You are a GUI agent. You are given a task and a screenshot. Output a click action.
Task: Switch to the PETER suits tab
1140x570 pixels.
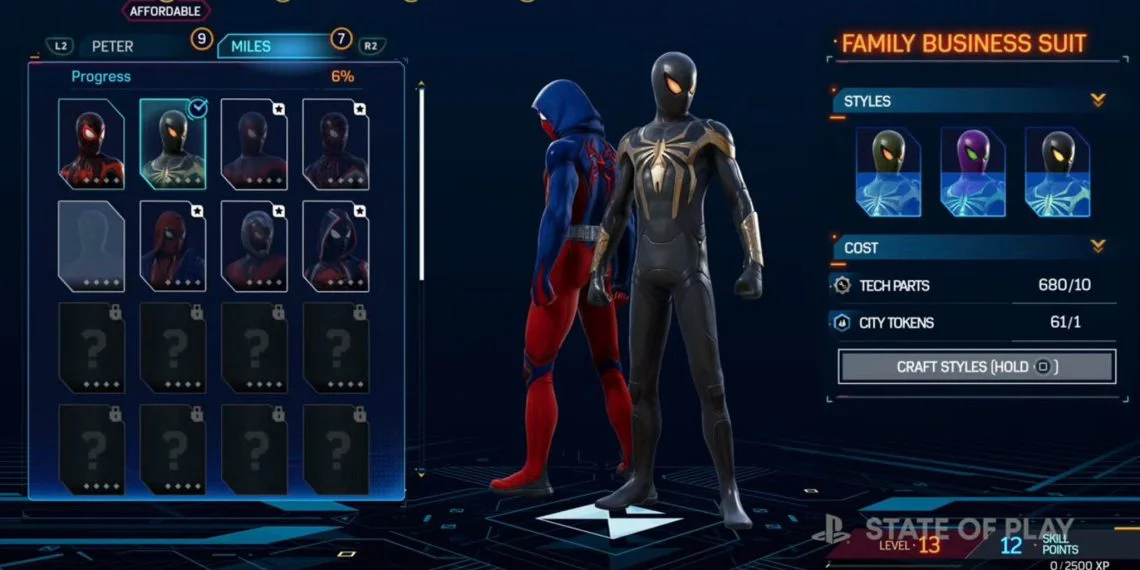(112, 46)
